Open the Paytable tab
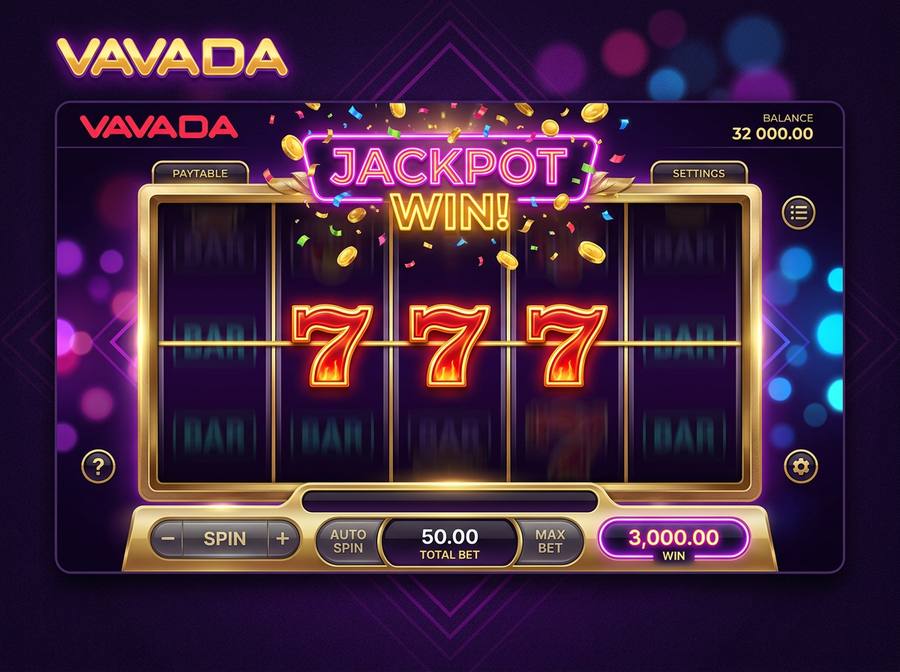Screen dimensions: 900x672 200,173
